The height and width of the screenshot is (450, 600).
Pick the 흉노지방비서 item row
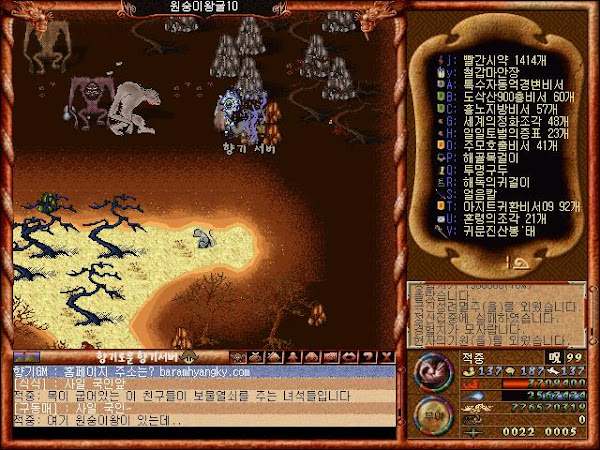(x=490, y=108)
